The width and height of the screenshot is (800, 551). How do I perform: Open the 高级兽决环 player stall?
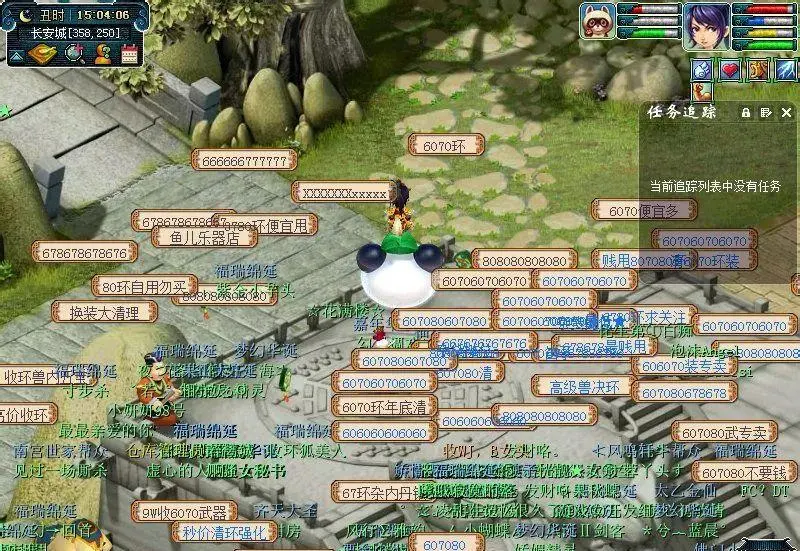point(582,387)
